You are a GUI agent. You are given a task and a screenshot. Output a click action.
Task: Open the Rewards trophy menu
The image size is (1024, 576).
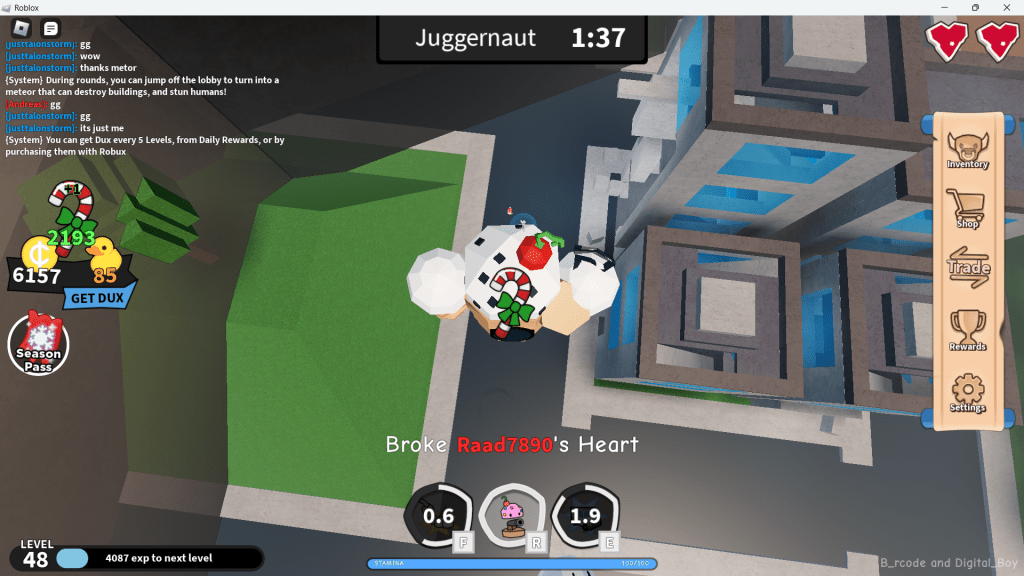[967, 330]
